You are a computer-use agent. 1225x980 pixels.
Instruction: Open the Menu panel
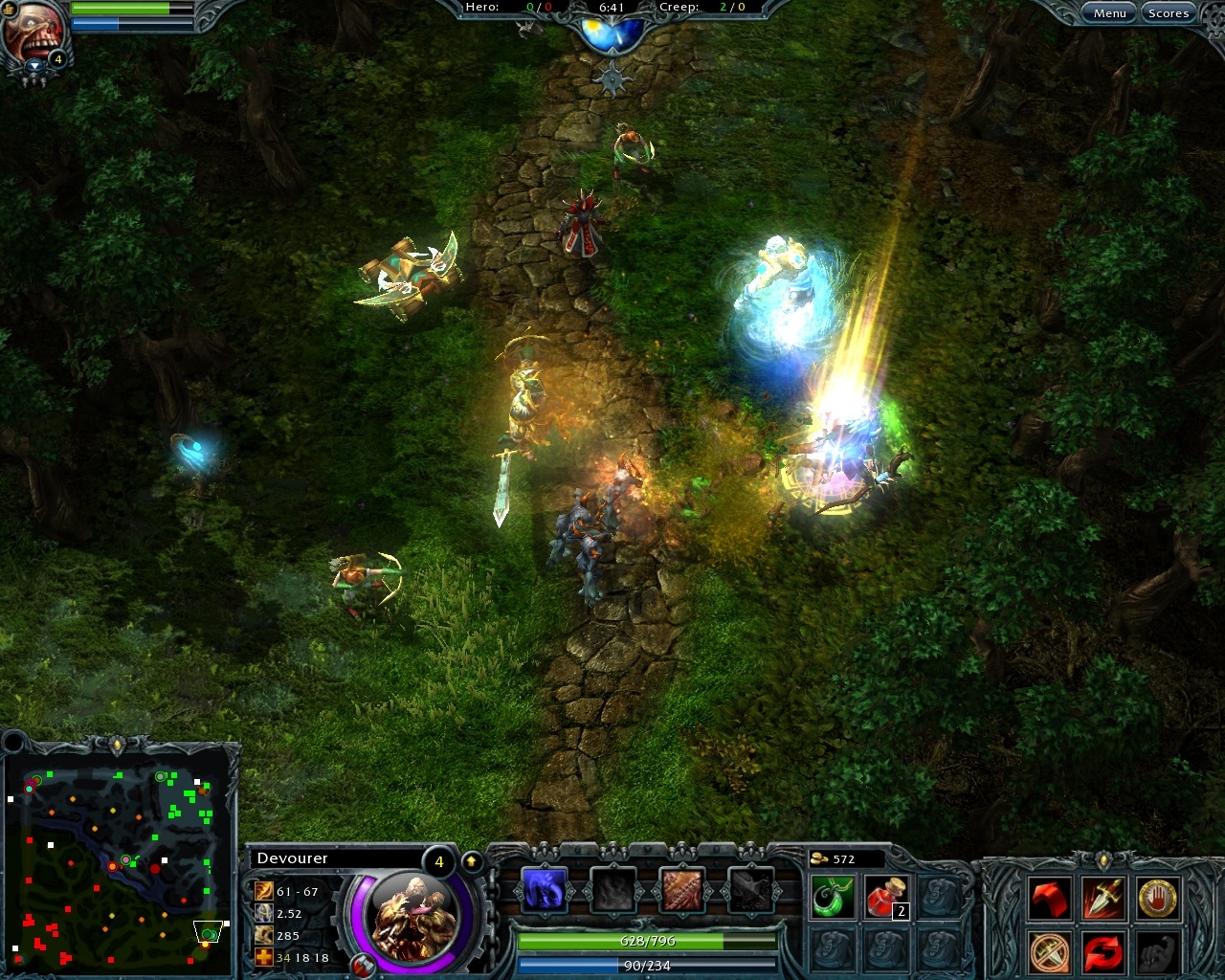(x=1109, y=12)
